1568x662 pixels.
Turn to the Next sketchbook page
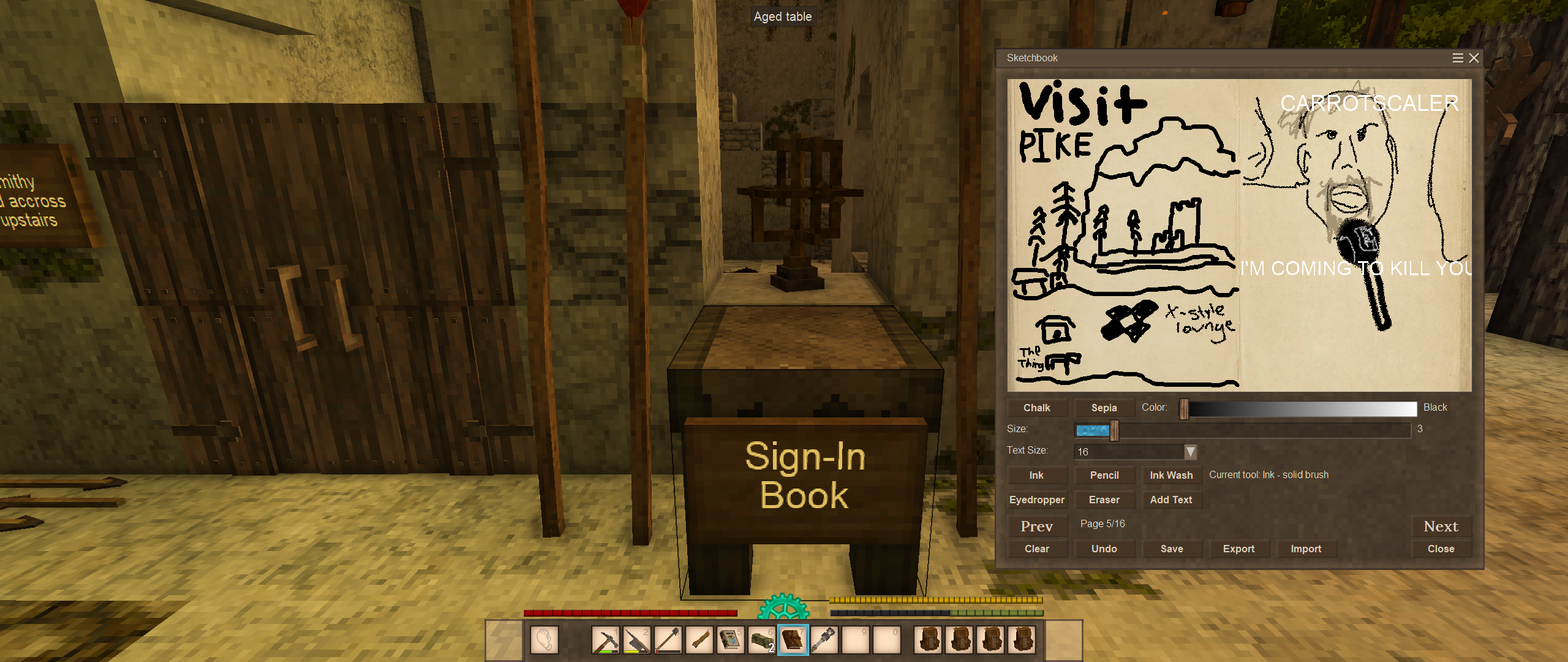coord(1441,526)
